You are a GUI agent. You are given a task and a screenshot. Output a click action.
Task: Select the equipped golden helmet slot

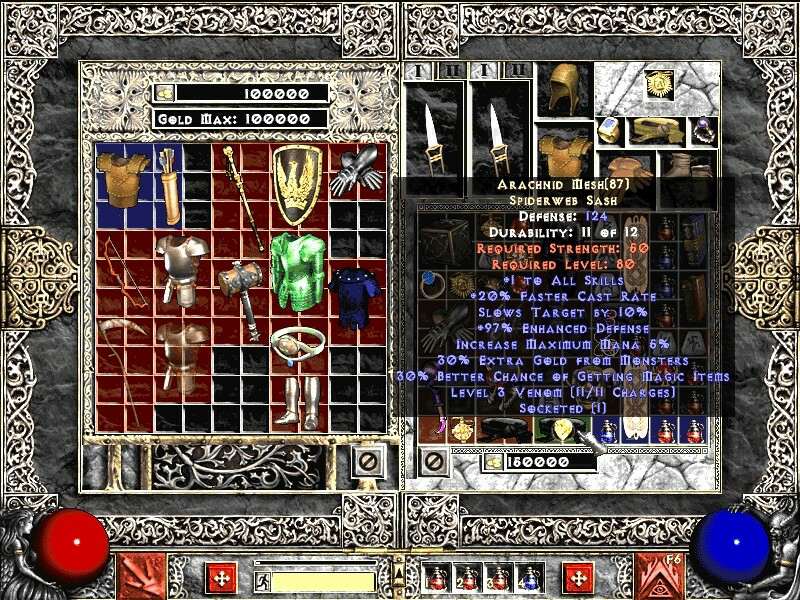click(x=562, y=91)
